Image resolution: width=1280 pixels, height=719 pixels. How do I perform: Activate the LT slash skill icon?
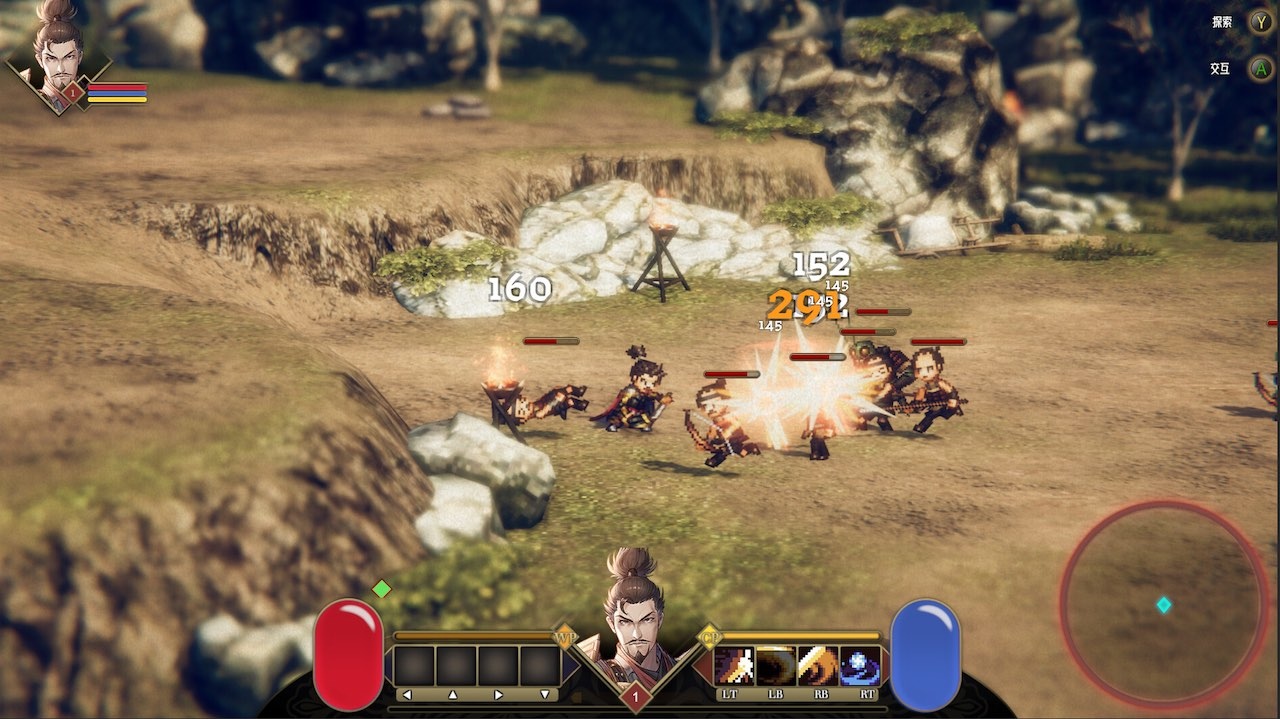coord(735,666)
